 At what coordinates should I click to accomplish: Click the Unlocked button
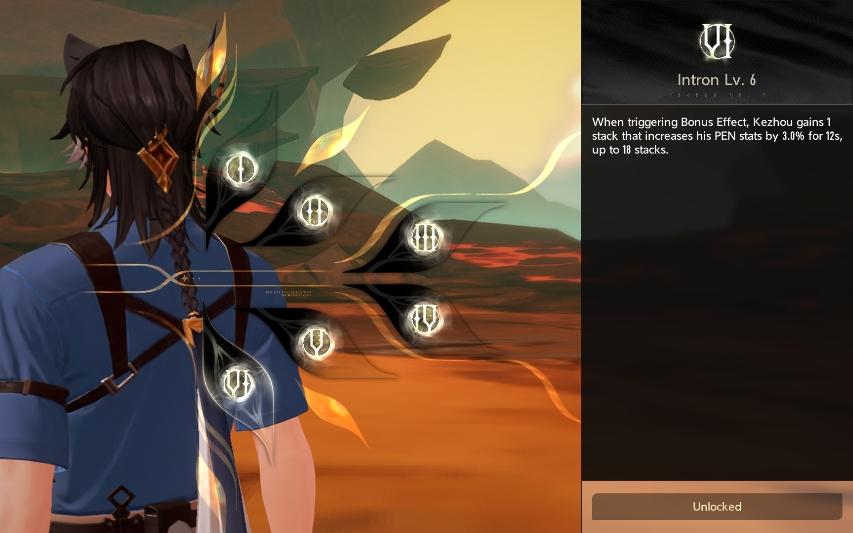click(717, 506)
